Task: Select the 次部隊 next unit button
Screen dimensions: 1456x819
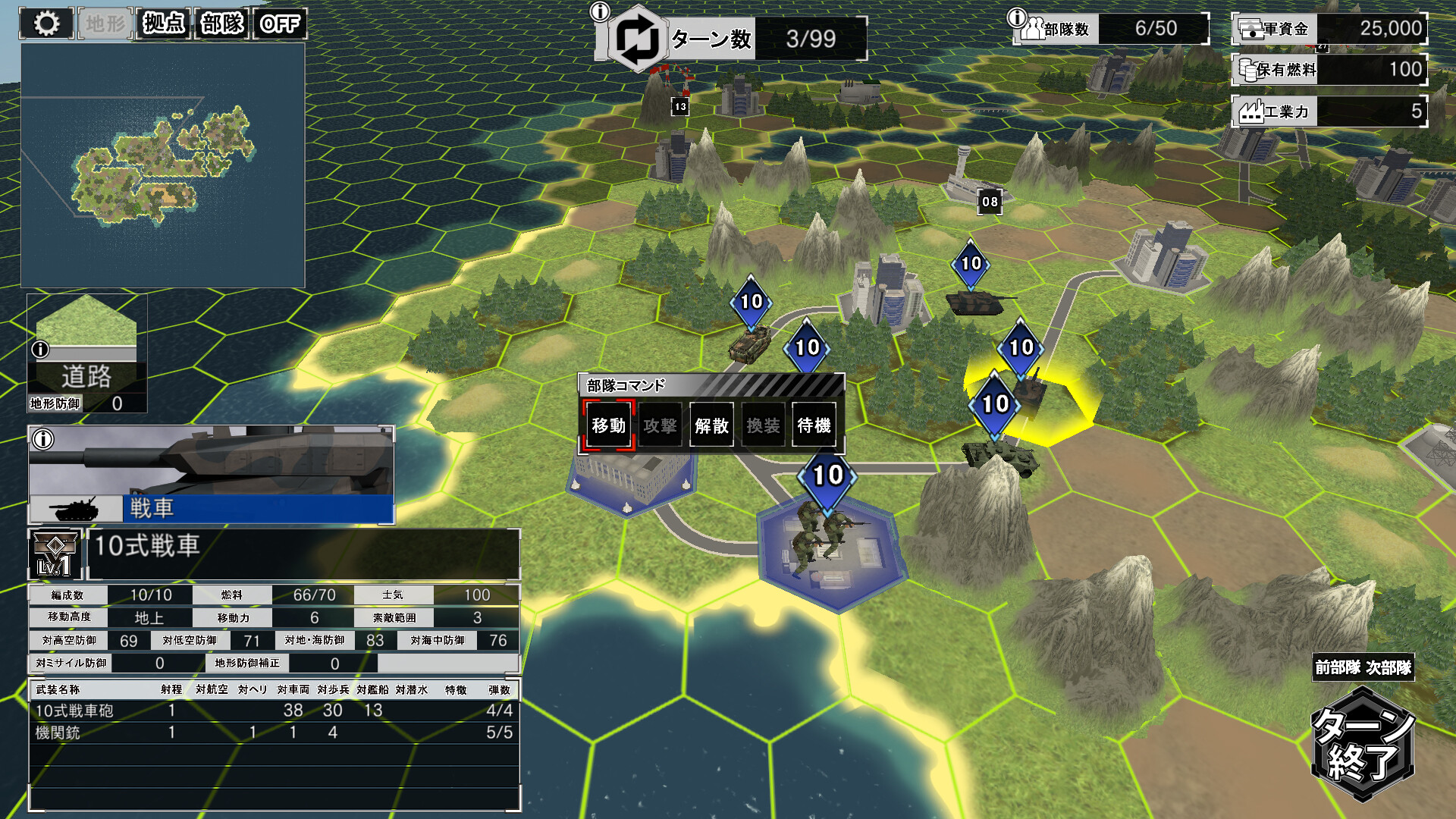Action: click(x=1389, y=667)
